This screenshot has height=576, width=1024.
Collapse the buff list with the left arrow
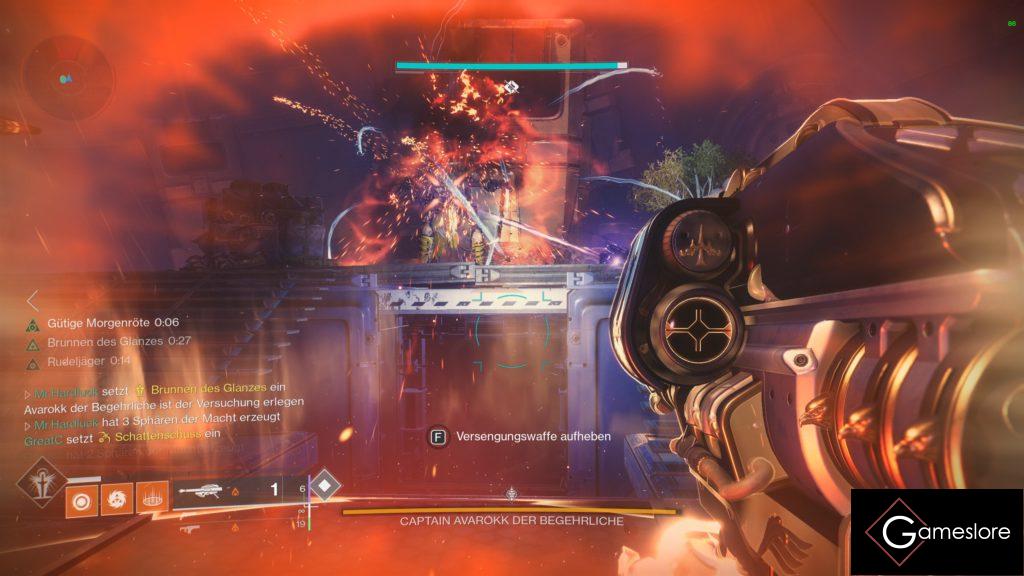click(33, 299)
